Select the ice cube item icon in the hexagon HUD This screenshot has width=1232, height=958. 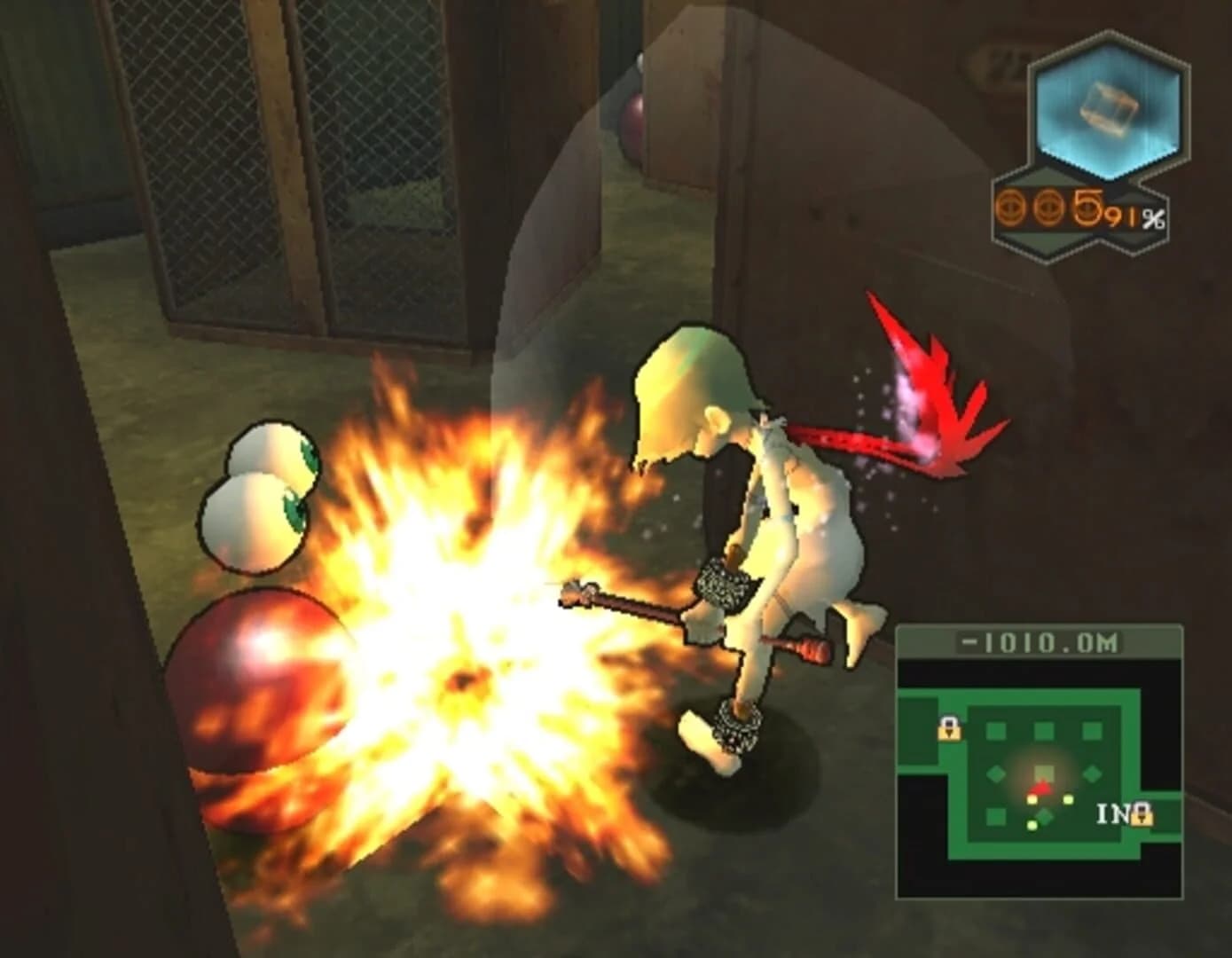1109,107
